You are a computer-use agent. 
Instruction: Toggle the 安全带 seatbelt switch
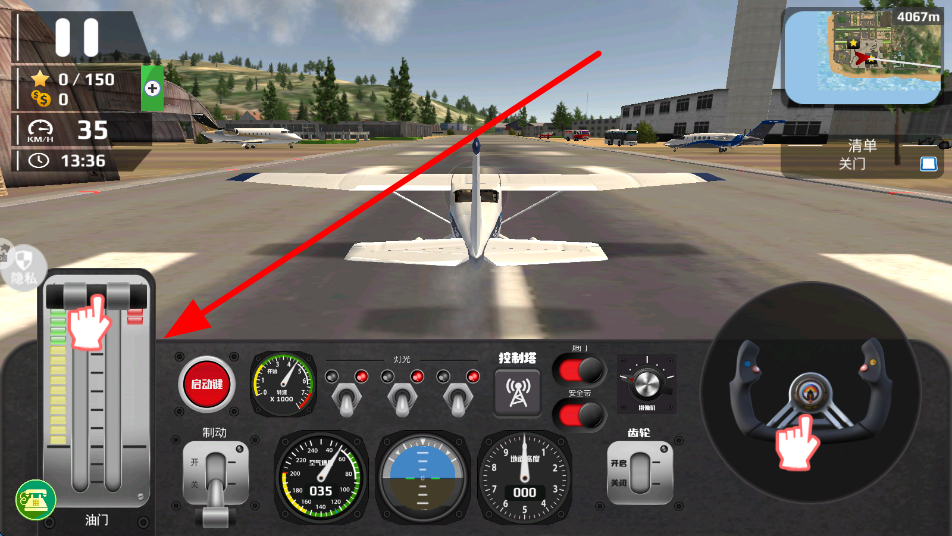click(x=580, y=414)
